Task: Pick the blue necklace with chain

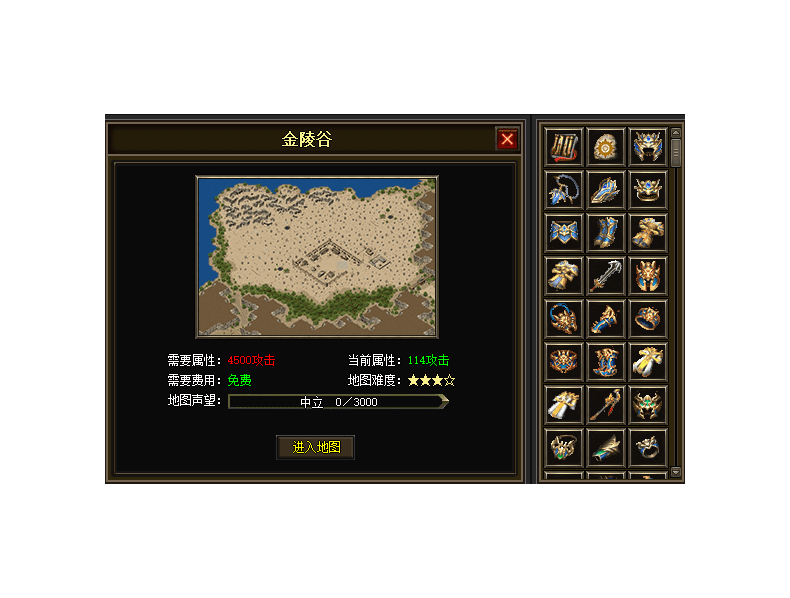Action: [564, 190]
